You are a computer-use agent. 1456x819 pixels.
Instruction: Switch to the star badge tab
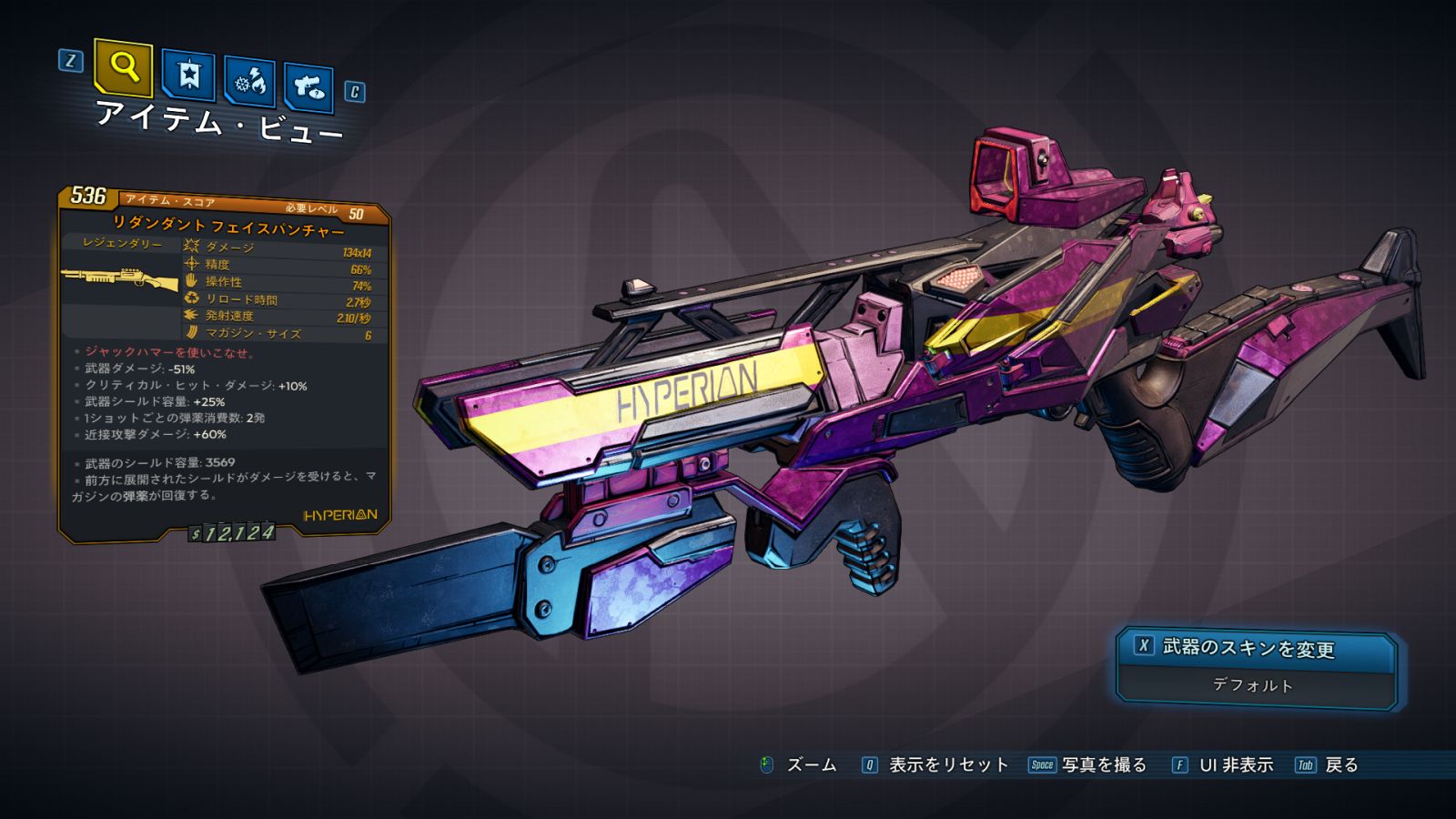(188, 76)
